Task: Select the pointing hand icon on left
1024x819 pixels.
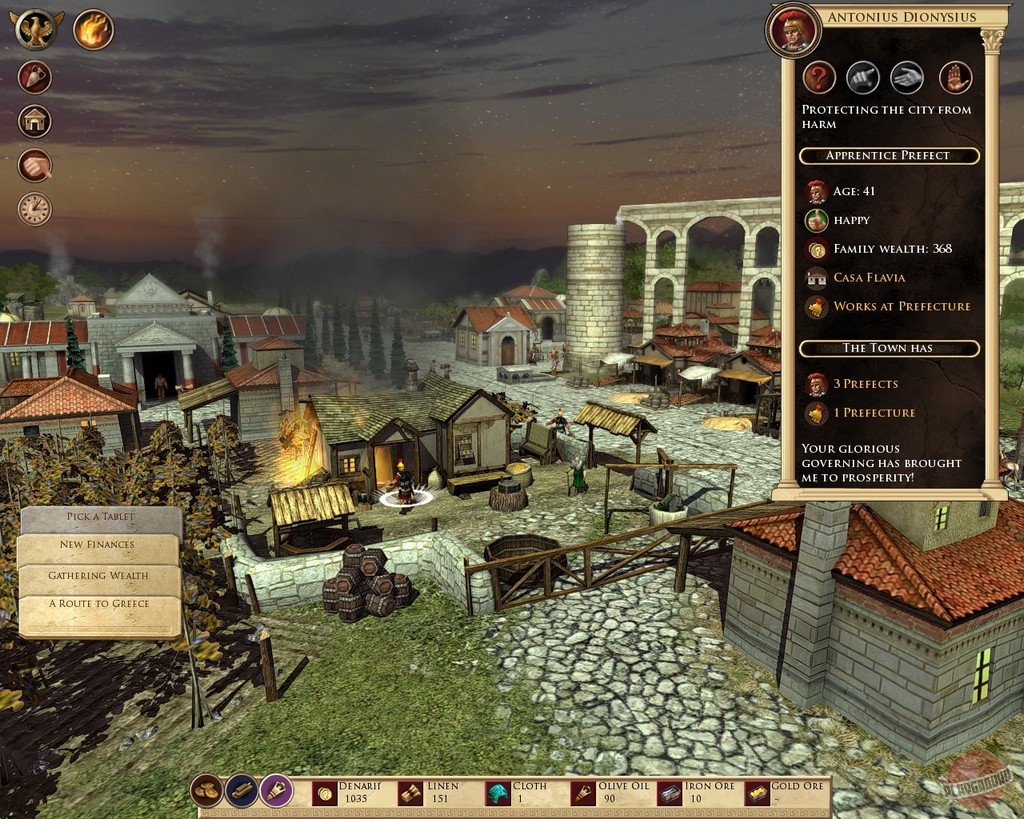Action: click(34, 165)
